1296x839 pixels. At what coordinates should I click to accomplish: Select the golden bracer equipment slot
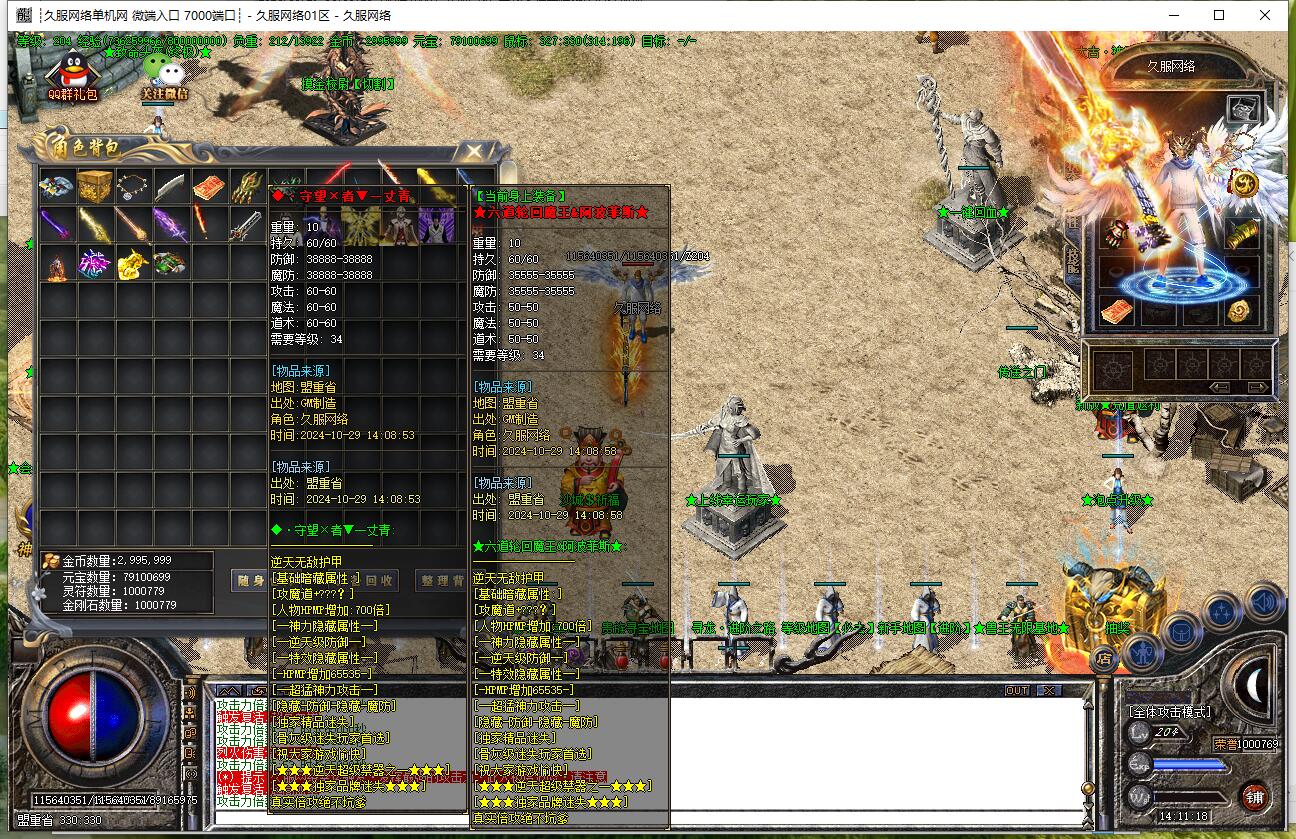[x=1243, y=234]
